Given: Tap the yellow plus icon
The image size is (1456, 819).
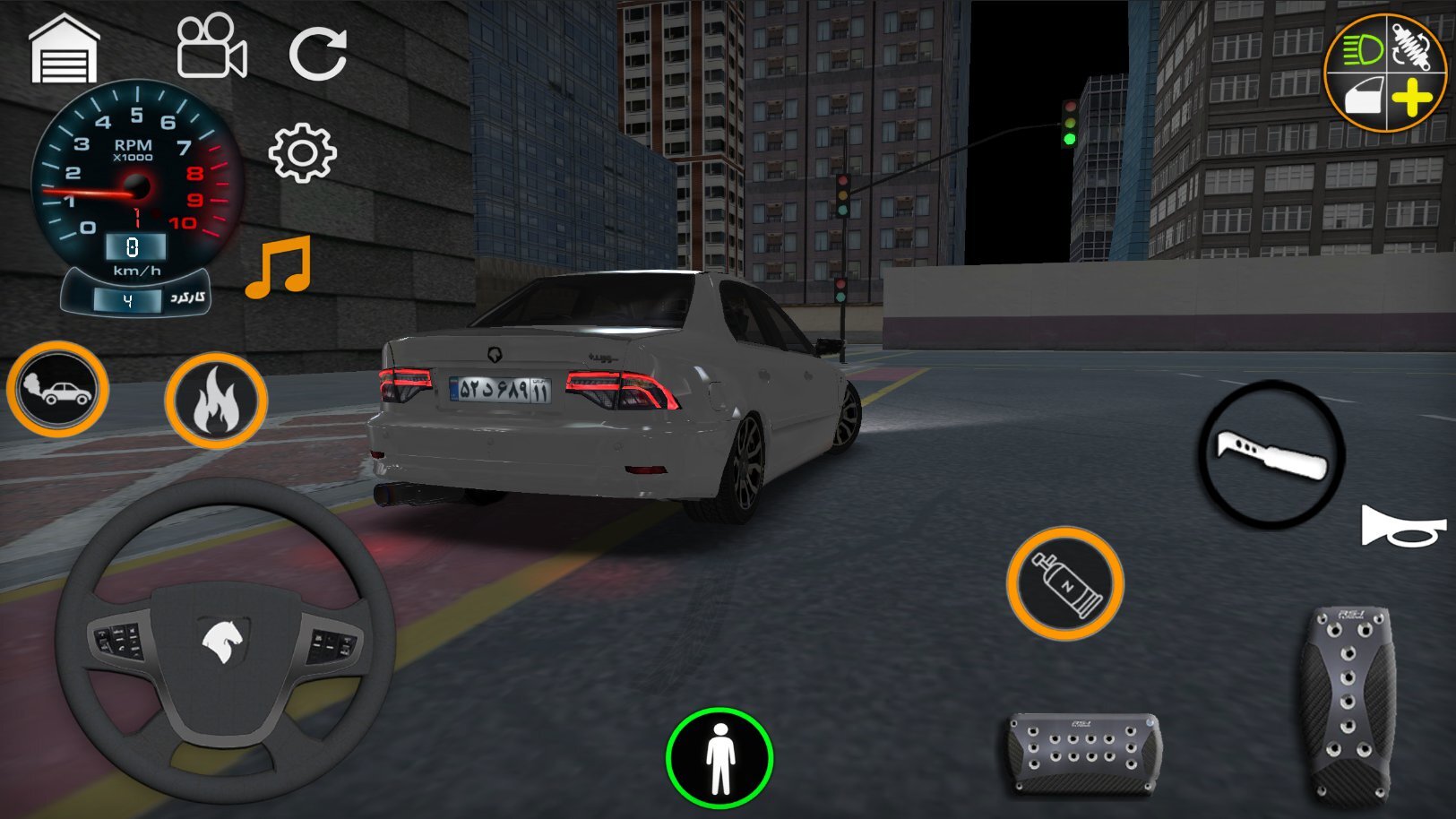Looking at the screenshot, I should tap(1412, 97).
